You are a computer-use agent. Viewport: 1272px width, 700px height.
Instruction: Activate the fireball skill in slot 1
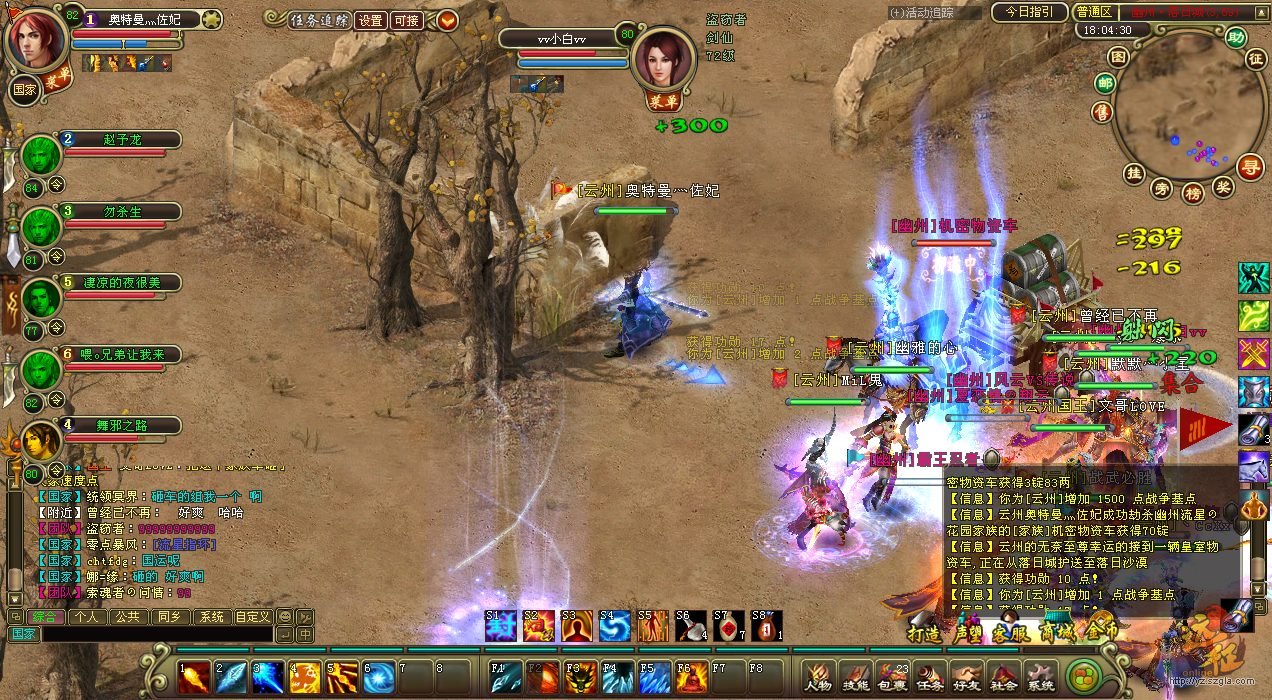194,677
